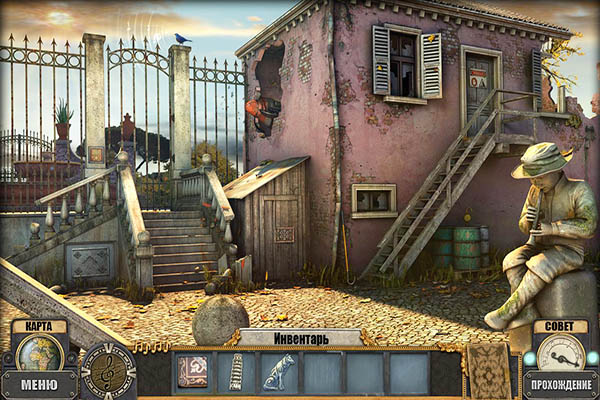This screenshot has height=400, width=600.
Task: Select the red book inventory item
Action: point(193,372)
